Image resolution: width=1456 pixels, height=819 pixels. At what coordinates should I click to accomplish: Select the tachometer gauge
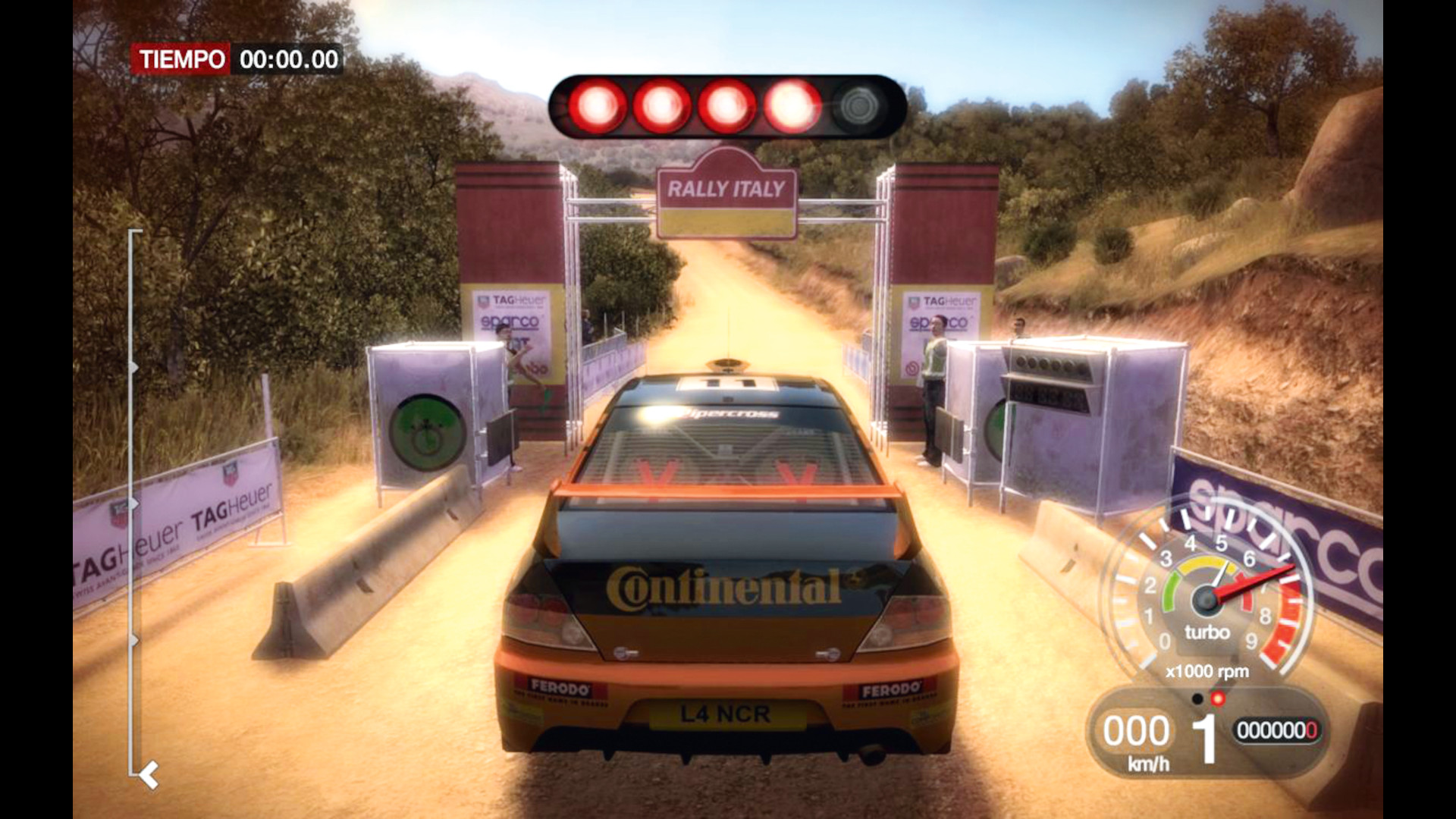click(1206, 599)
